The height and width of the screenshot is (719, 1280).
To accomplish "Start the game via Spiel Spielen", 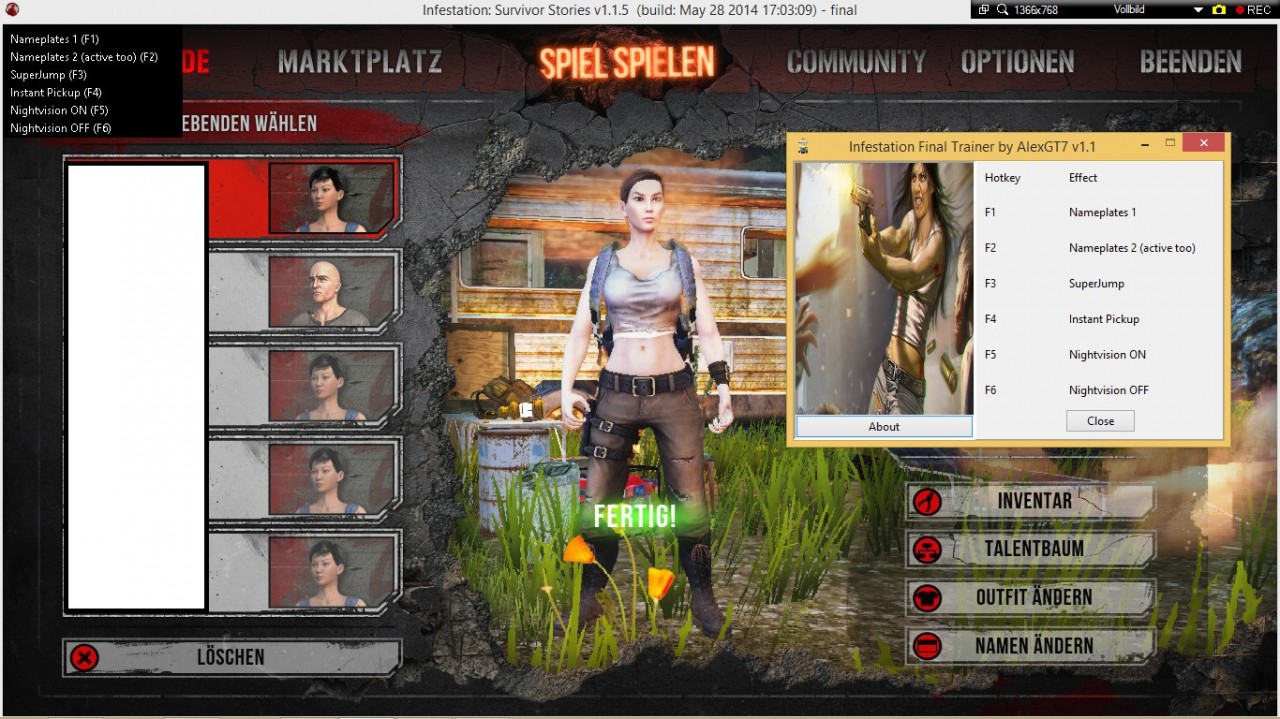I will [627, 63].
